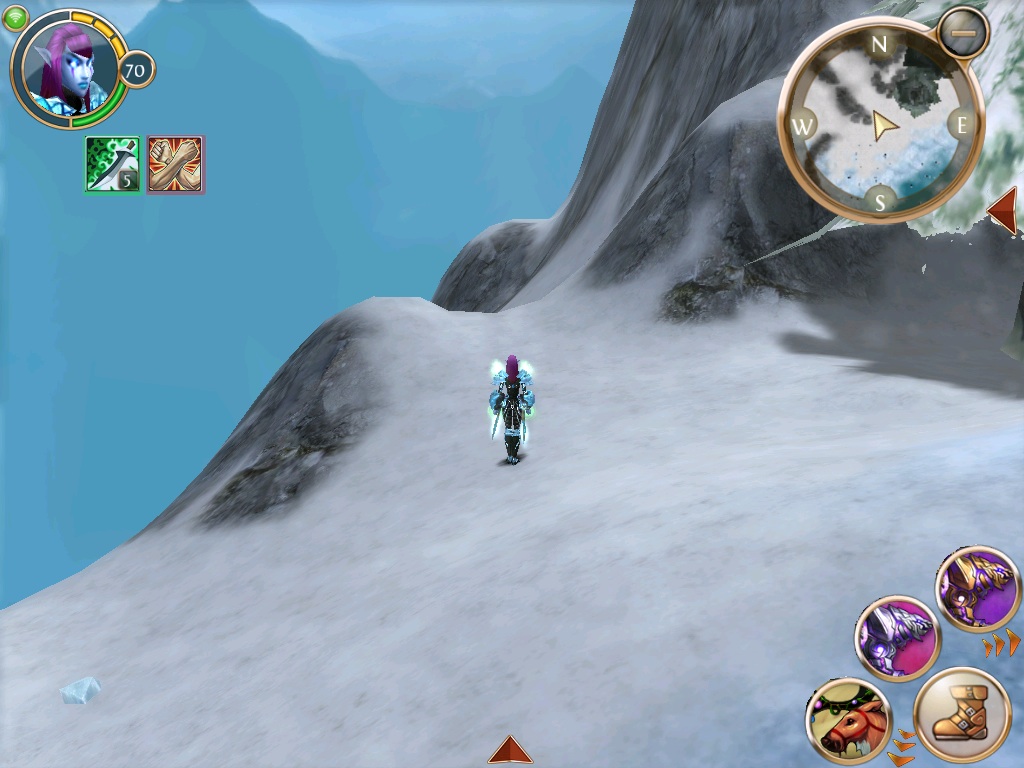Expand the red arrow side panel
The image size is (1024, 768).
1002,211
